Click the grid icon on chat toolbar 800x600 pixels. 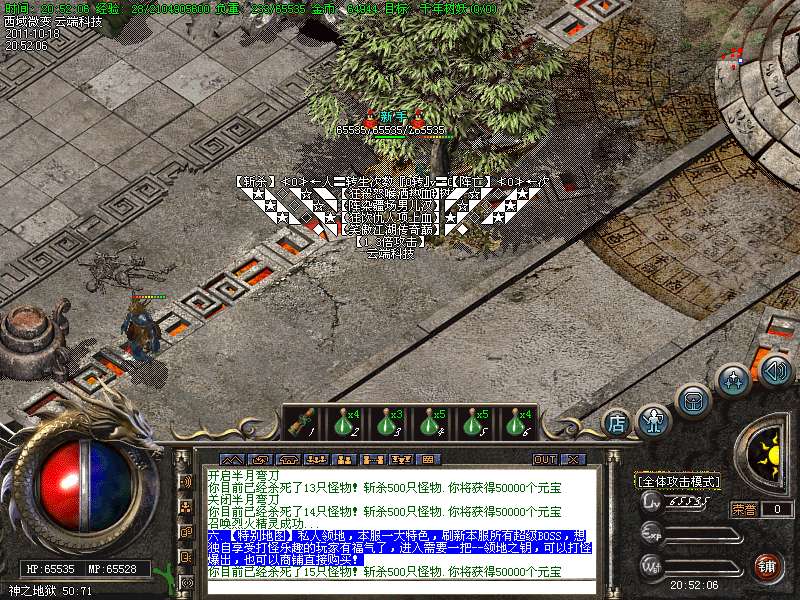tap(428, 459)
